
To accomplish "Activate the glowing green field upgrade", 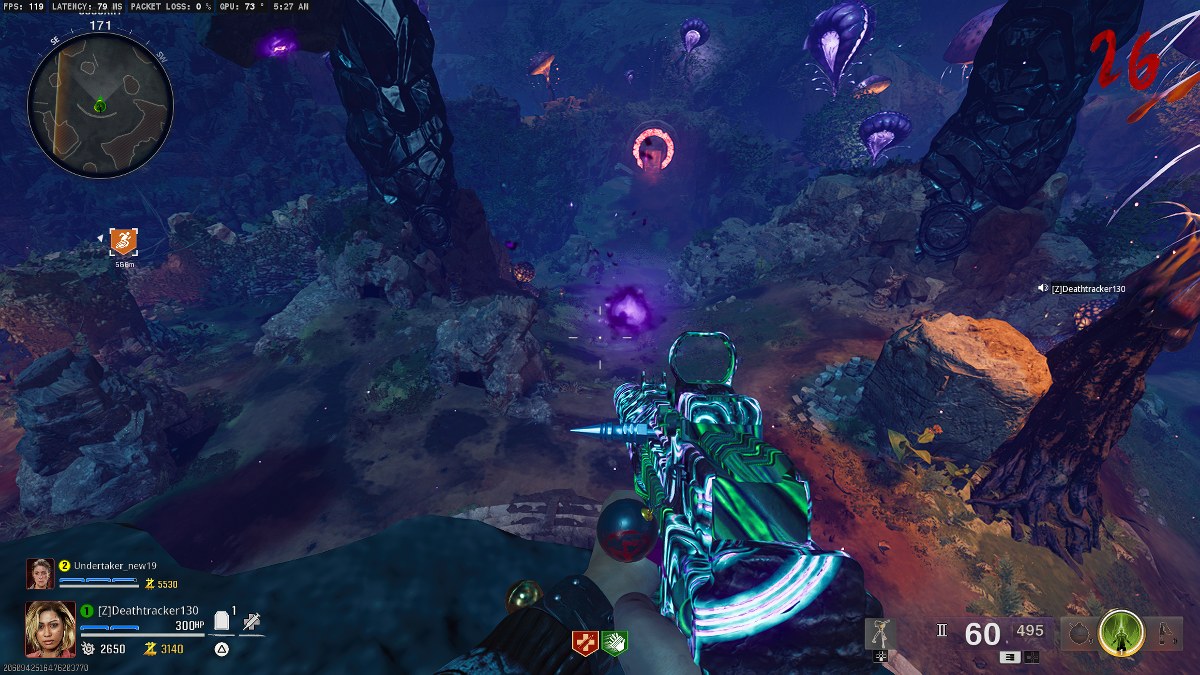I will (x=1121, y=632).
